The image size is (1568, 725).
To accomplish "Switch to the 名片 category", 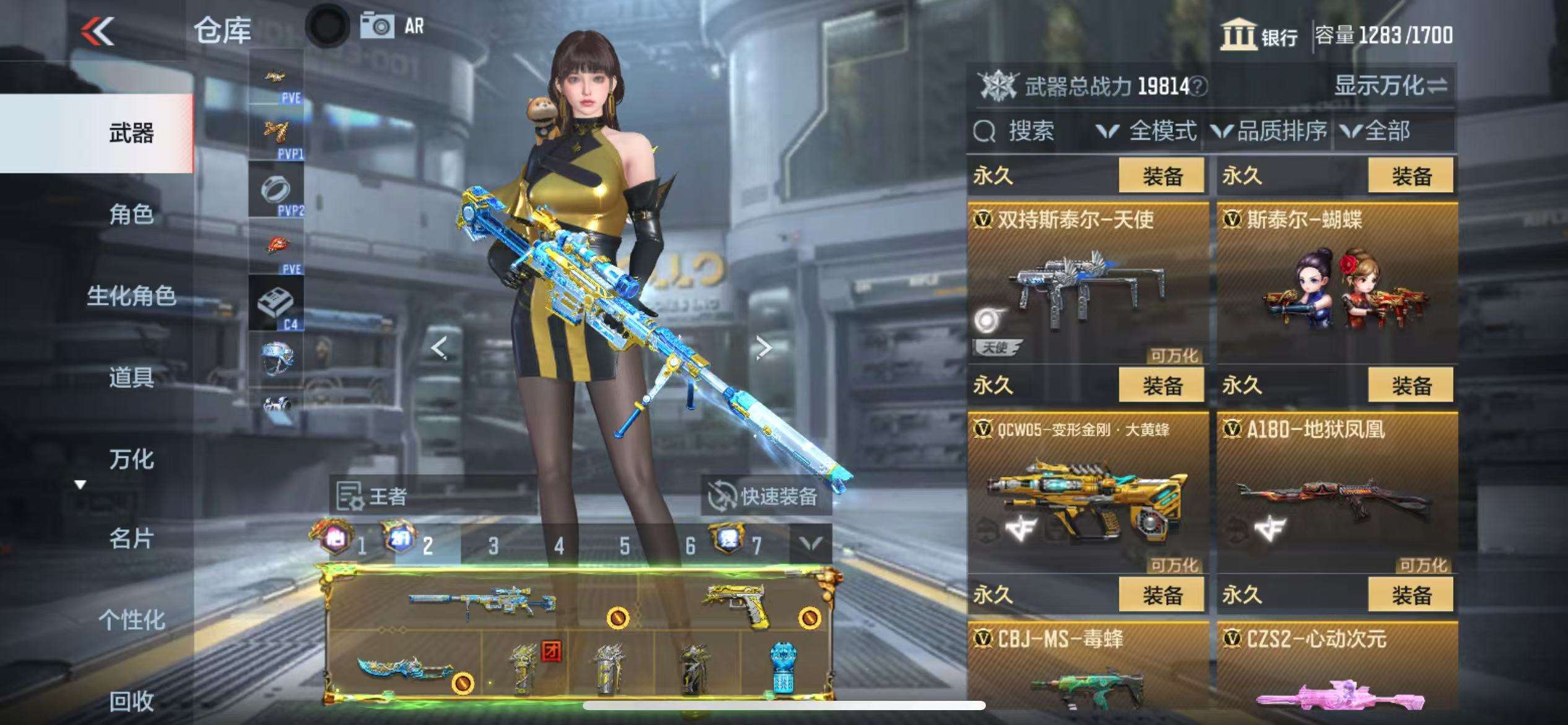I will 131,538.
